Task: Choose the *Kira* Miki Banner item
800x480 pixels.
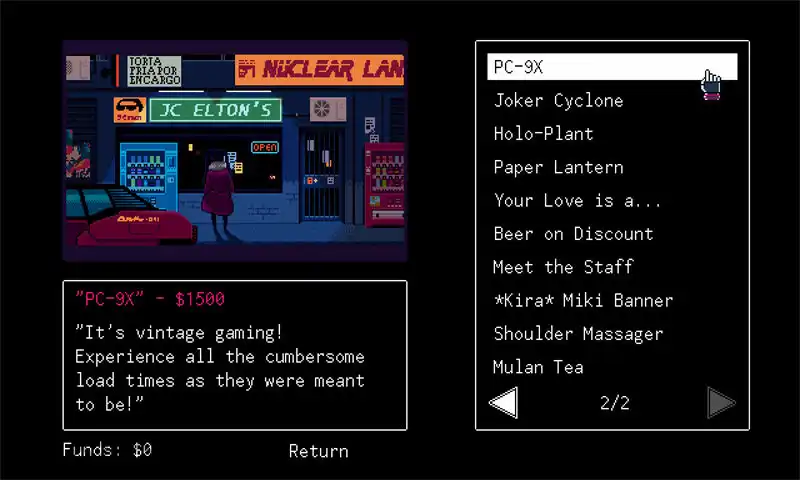Action: (583, 300)
